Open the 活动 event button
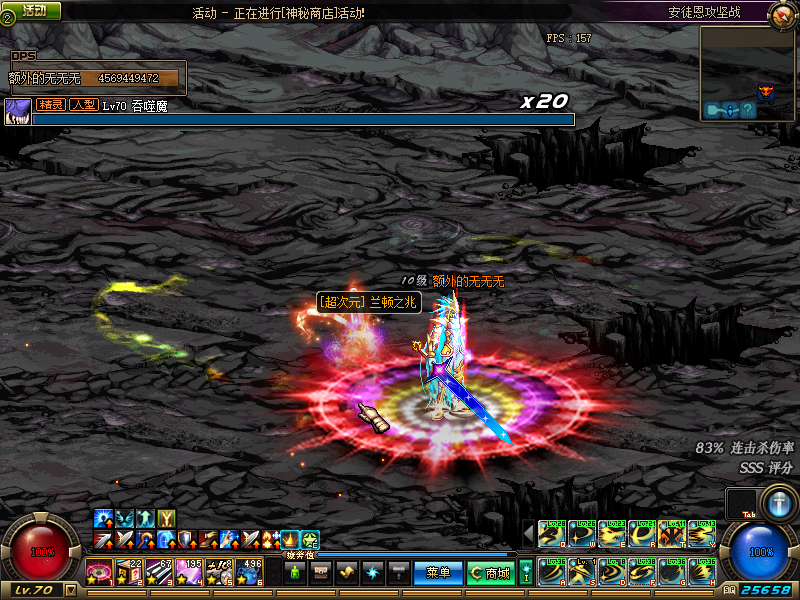Screen dimensions: 800x600 coord(33,10)
